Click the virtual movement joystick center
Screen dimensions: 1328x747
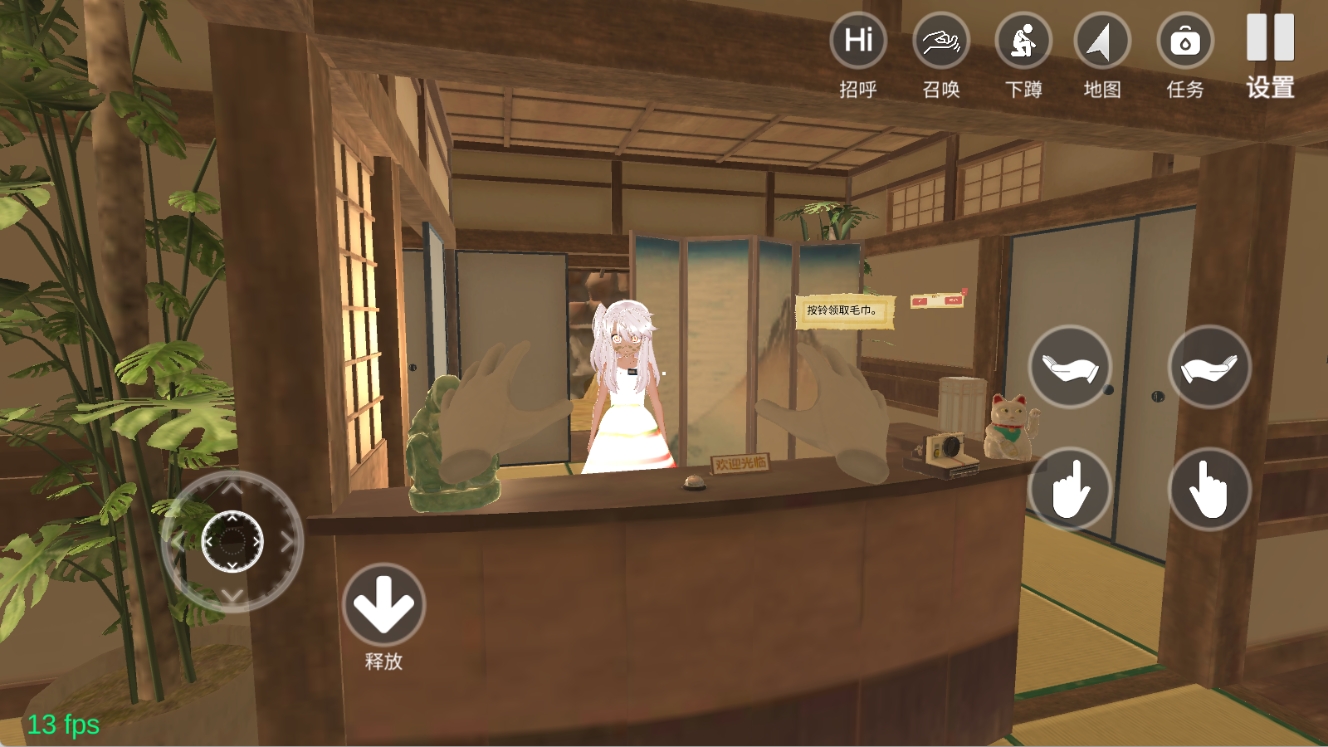(x=232, y=541)
